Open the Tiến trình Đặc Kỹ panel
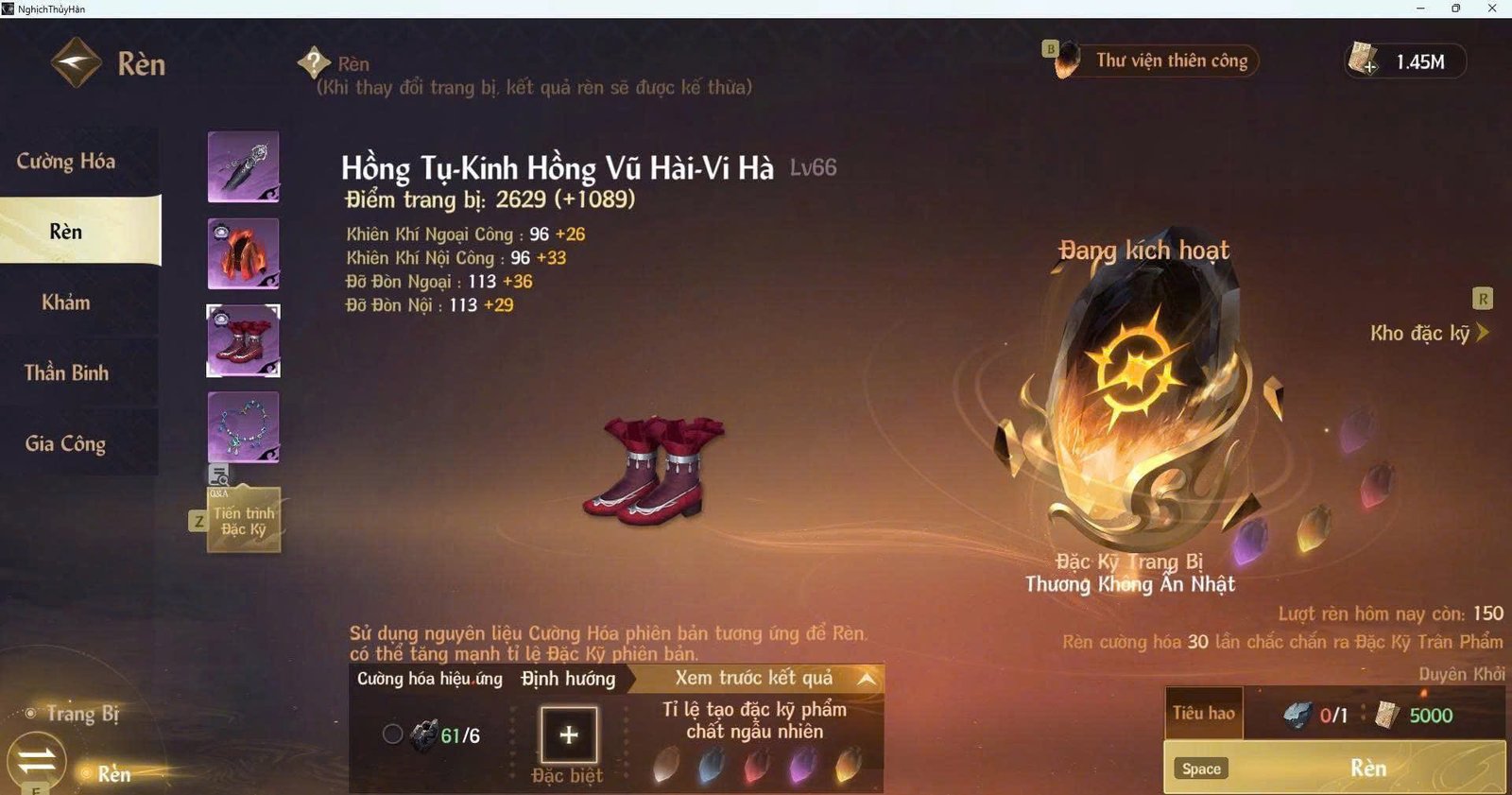Screen dimensions: 1512x795 pos(244,518)
